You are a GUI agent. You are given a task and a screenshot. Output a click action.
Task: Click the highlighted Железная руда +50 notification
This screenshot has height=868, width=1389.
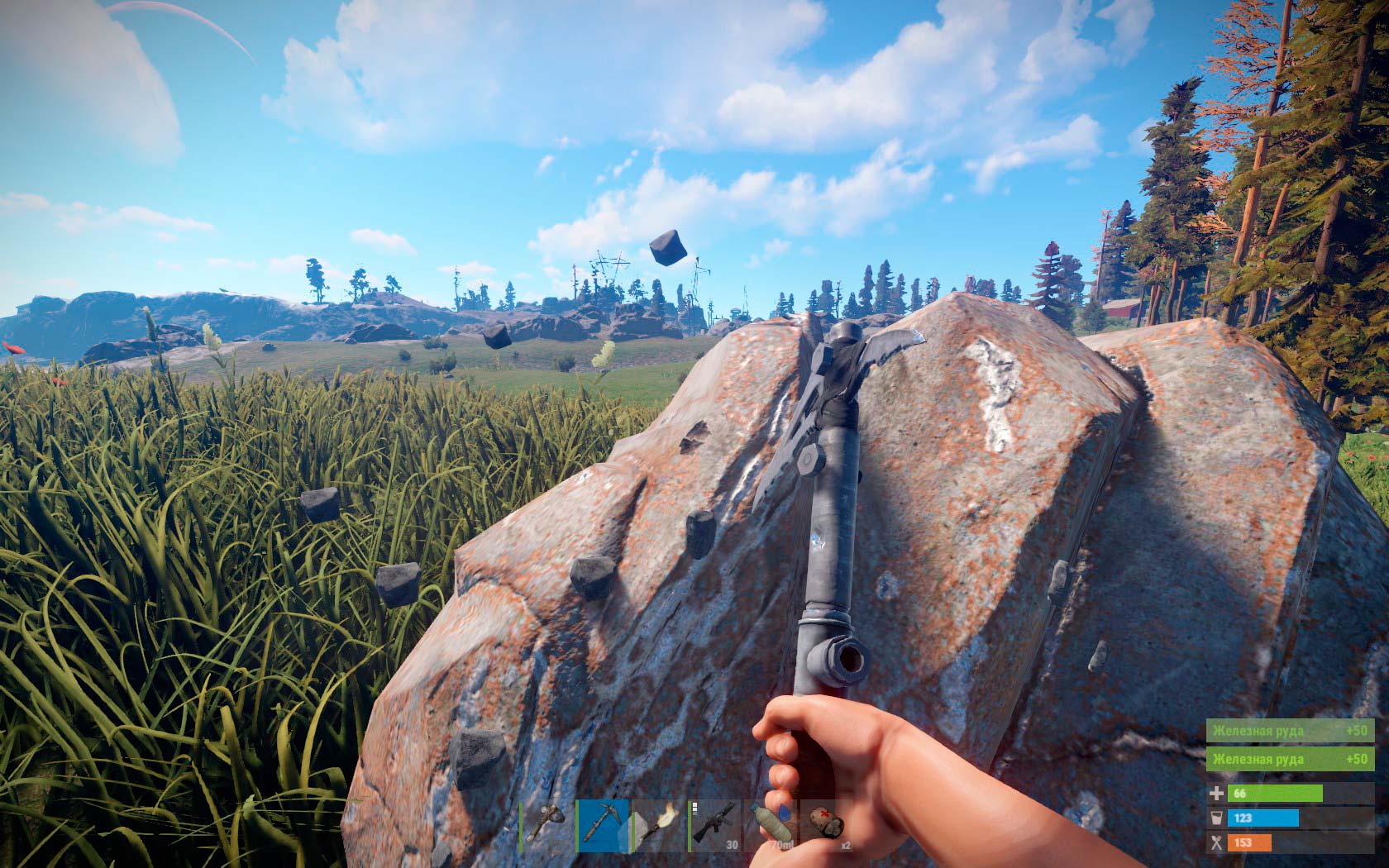1290,759
